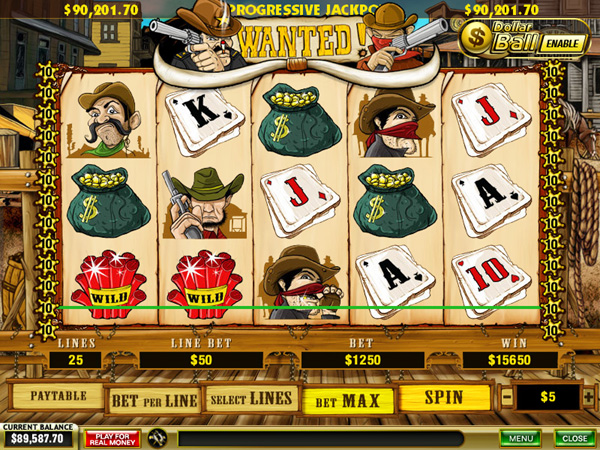Activate Bet Max
600x450 pixels.
[349, 401]
